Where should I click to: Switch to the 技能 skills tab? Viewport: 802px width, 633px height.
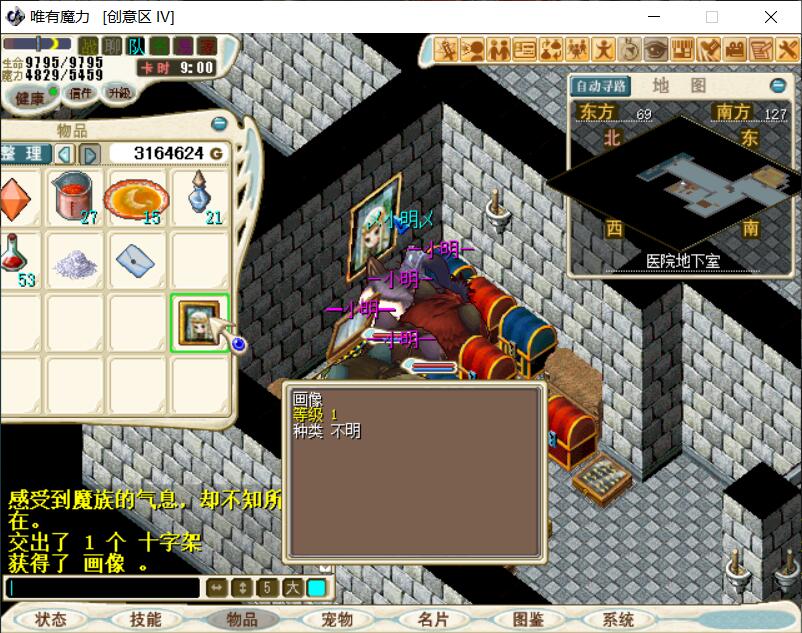pyautogui.click(x=145, y=619)
